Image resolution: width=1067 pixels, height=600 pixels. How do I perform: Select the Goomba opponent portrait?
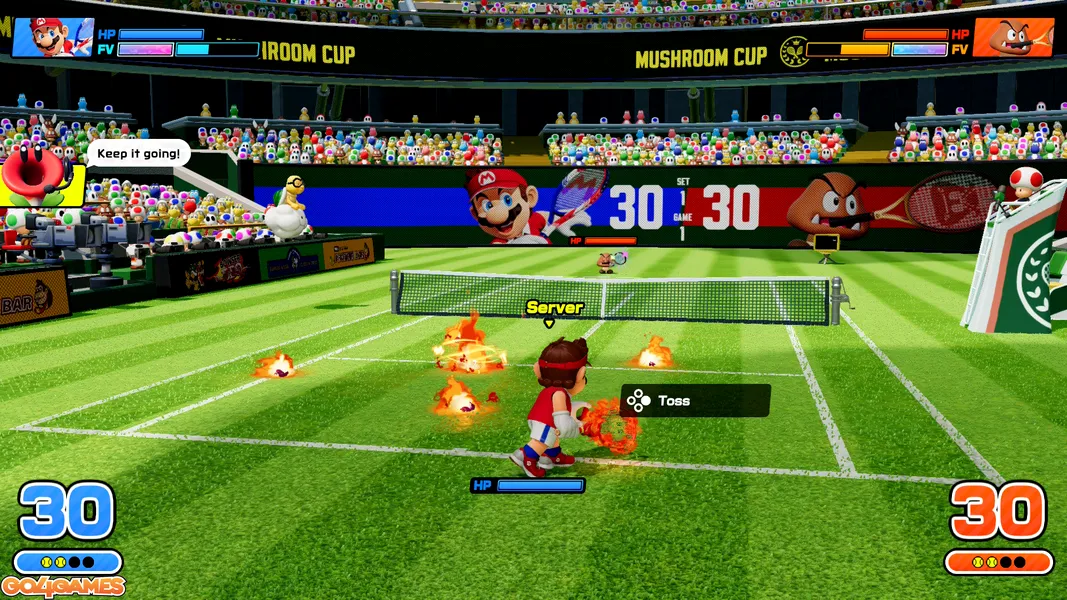(x=1012, y=38)
